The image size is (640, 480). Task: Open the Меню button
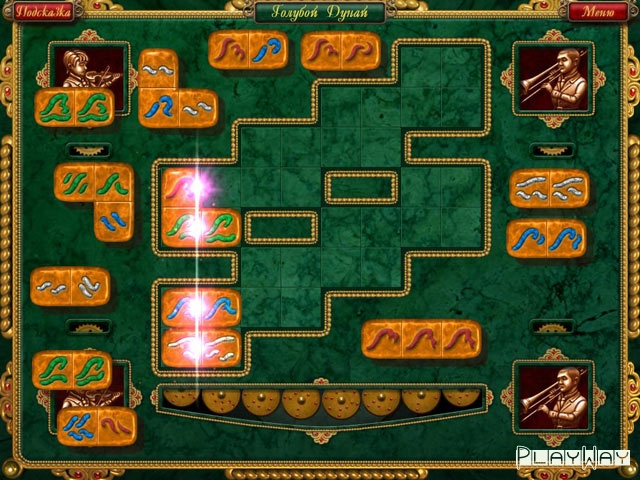(597, 13)
